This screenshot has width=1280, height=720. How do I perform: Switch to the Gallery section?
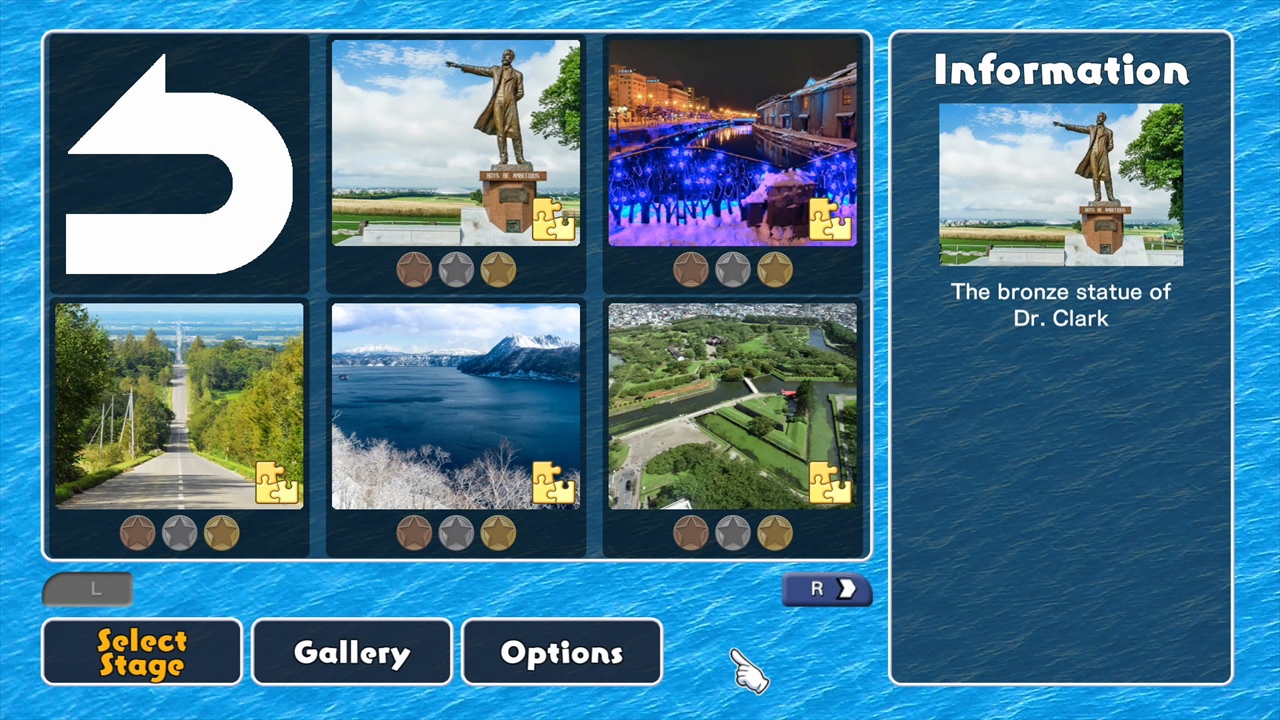(351, 652)
